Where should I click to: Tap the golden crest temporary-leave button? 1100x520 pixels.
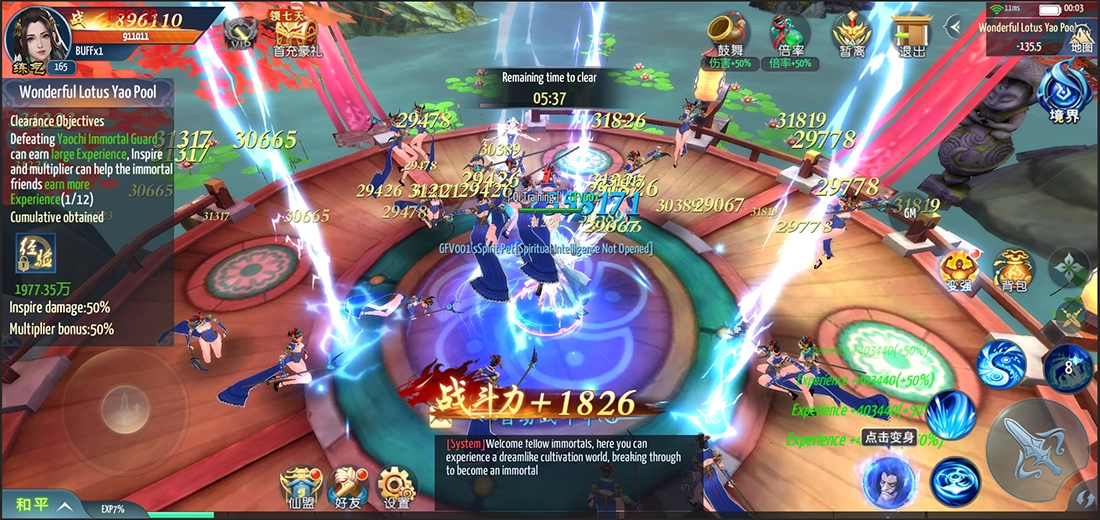click(x=853, y=36)
